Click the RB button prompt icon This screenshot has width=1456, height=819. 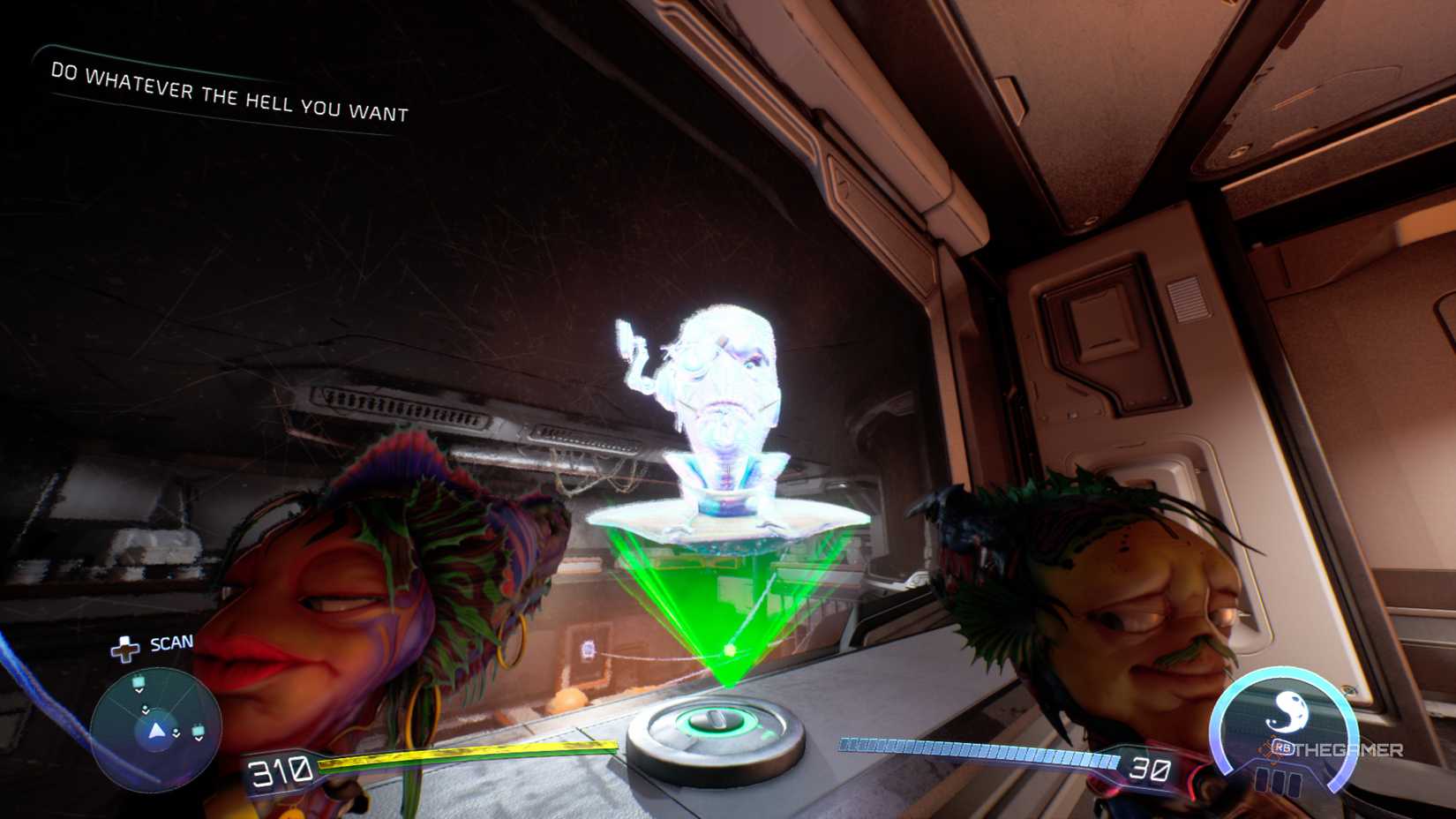(1284, 747)
